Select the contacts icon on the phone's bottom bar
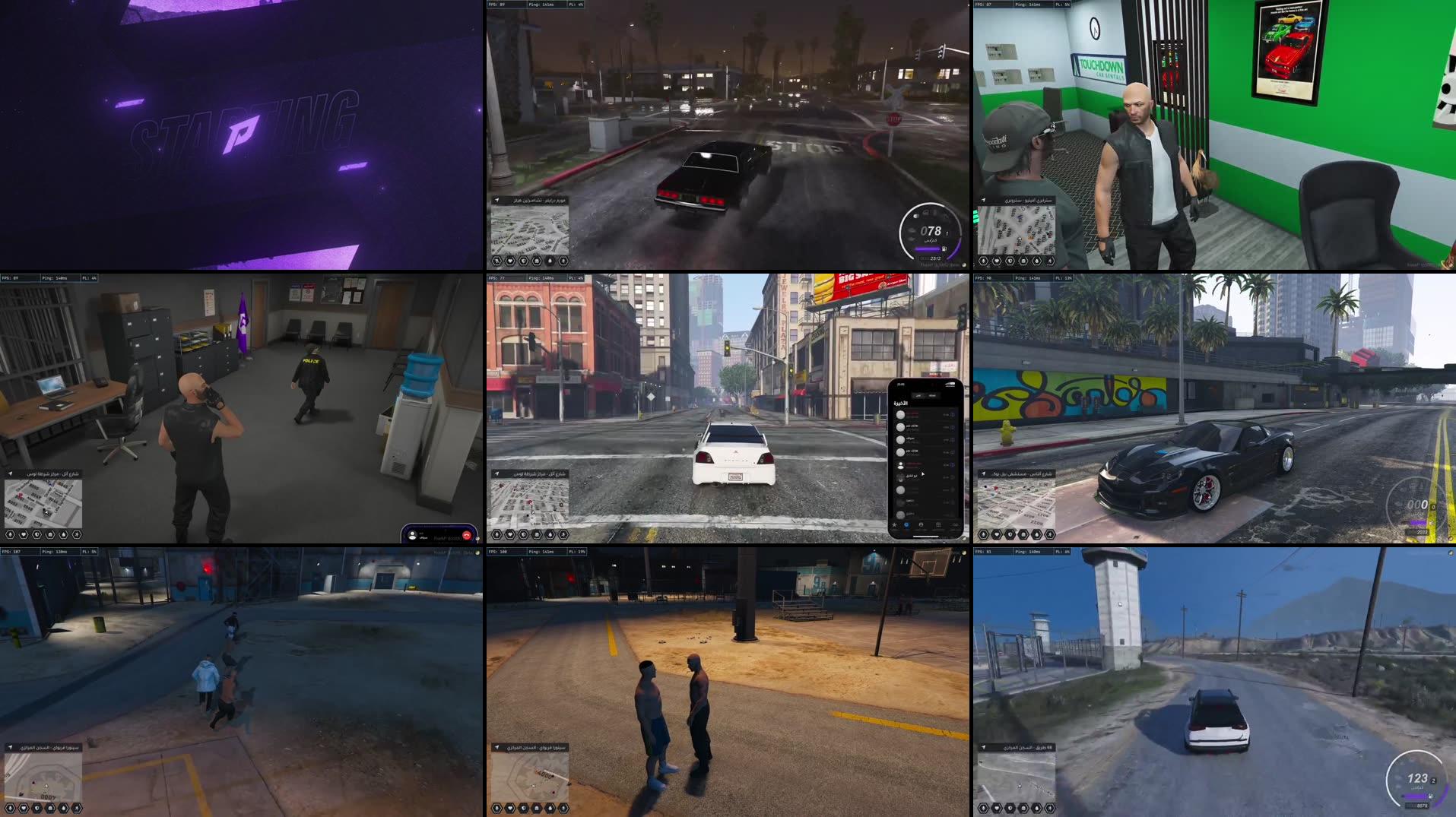The image size is (1456, 817). [921, 524]
